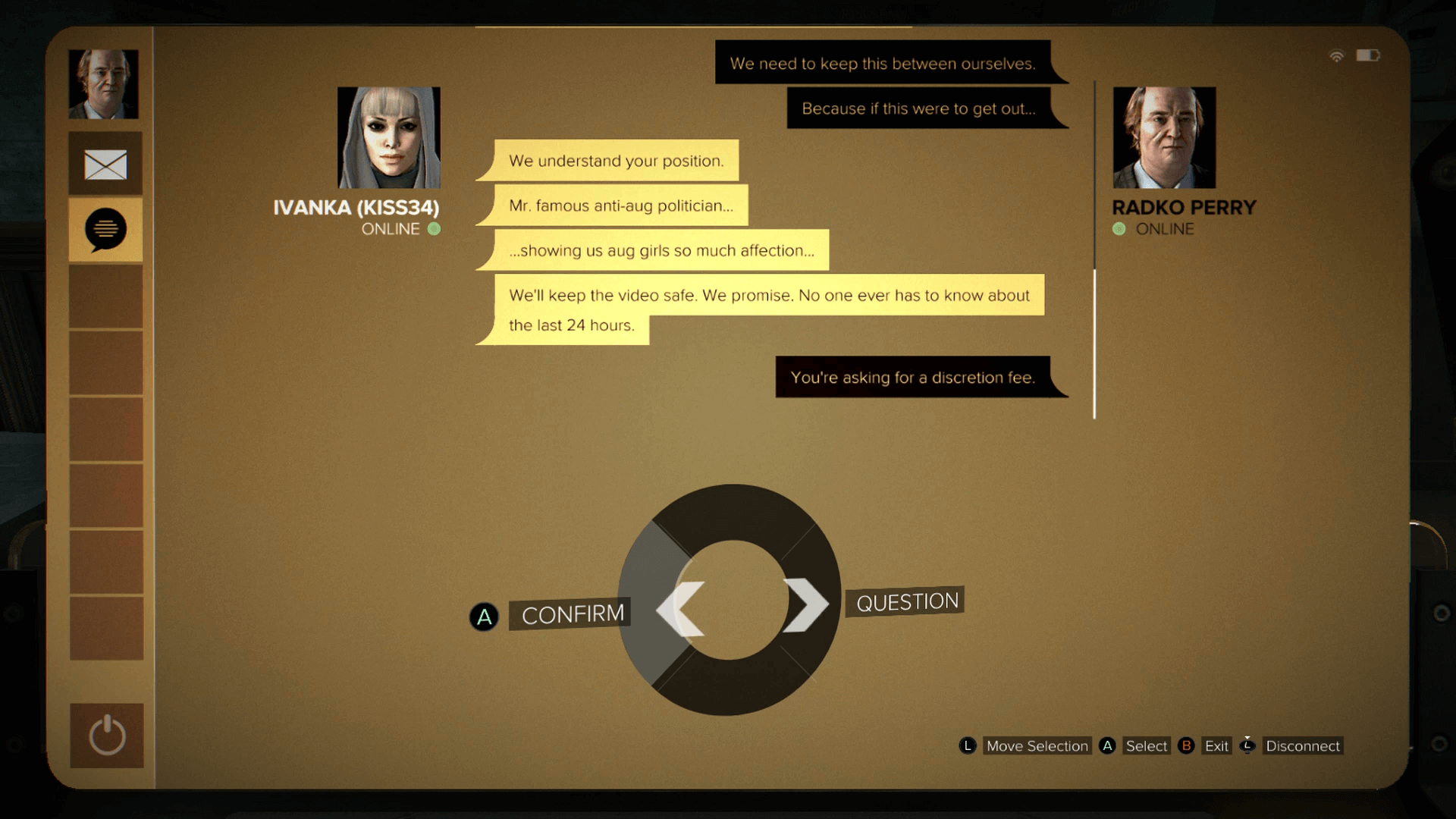
Task: Click Disconnect in the bottom bar
Action: (x=1303, y=745)
